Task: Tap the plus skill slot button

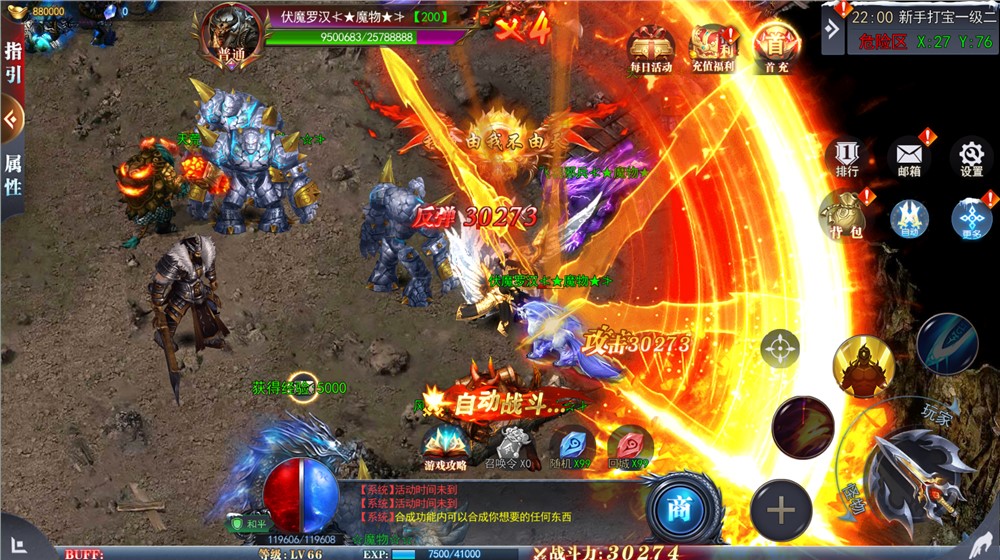Action: point(781,512)
